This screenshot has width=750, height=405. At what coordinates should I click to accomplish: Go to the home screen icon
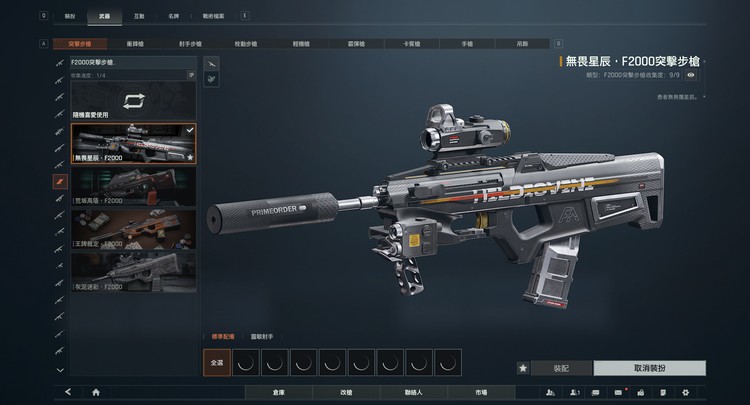(96, 393)
